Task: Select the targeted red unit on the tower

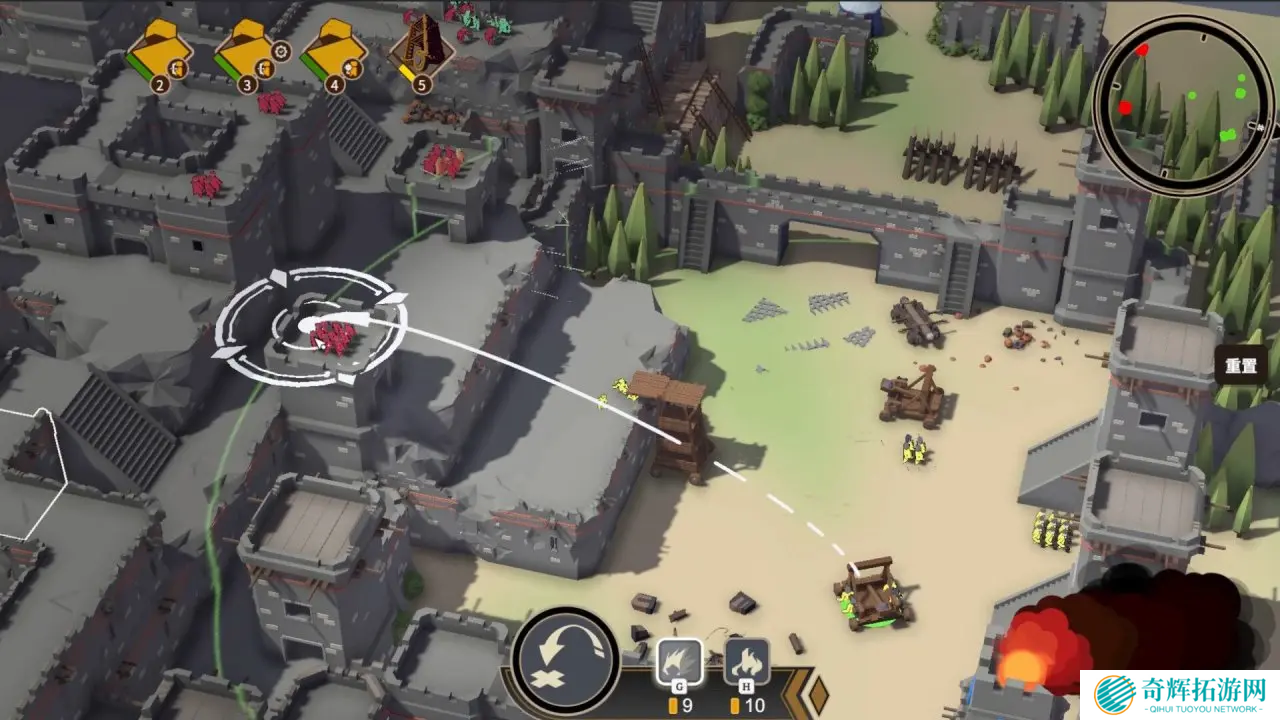Action: tap(332, 338)
